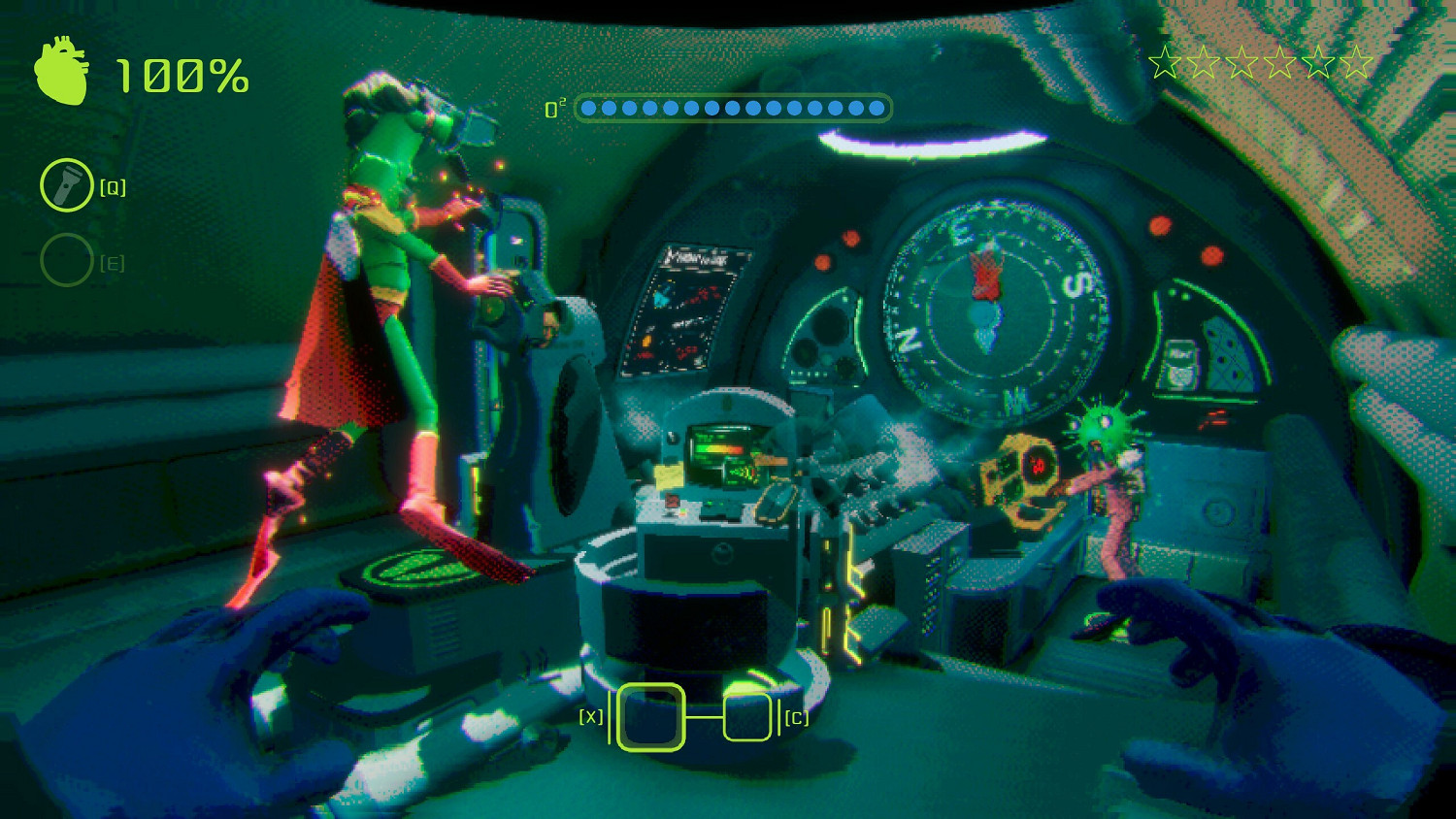The height and width of the screenshot is (819, 1456).
Task: Click the empty [E] equipment slot circle
Action: (66, 260)
